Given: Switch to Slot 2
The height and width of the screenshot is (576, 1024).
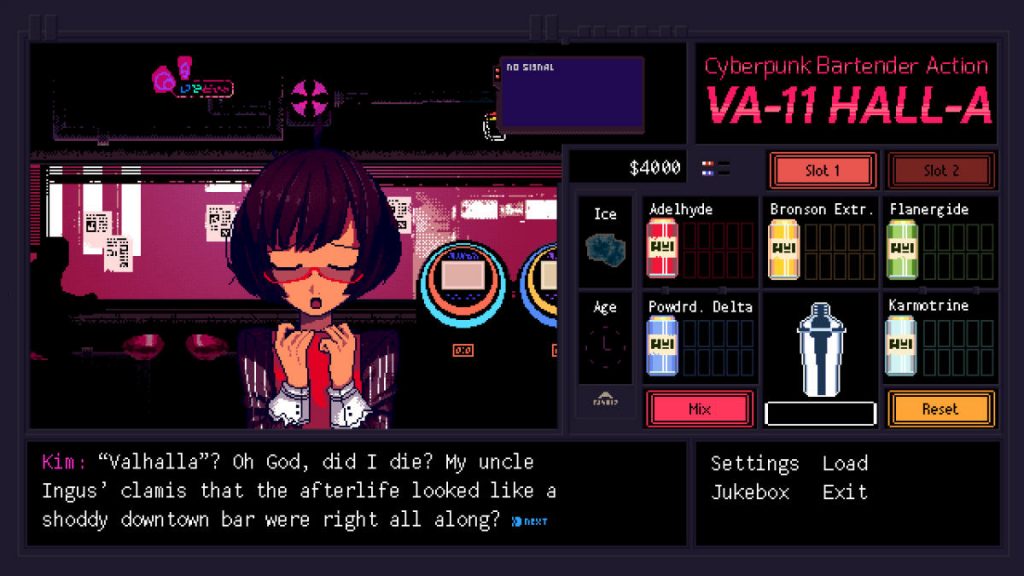Looking at the screenshot, I should pyautogui.click(x=940, y=170).
